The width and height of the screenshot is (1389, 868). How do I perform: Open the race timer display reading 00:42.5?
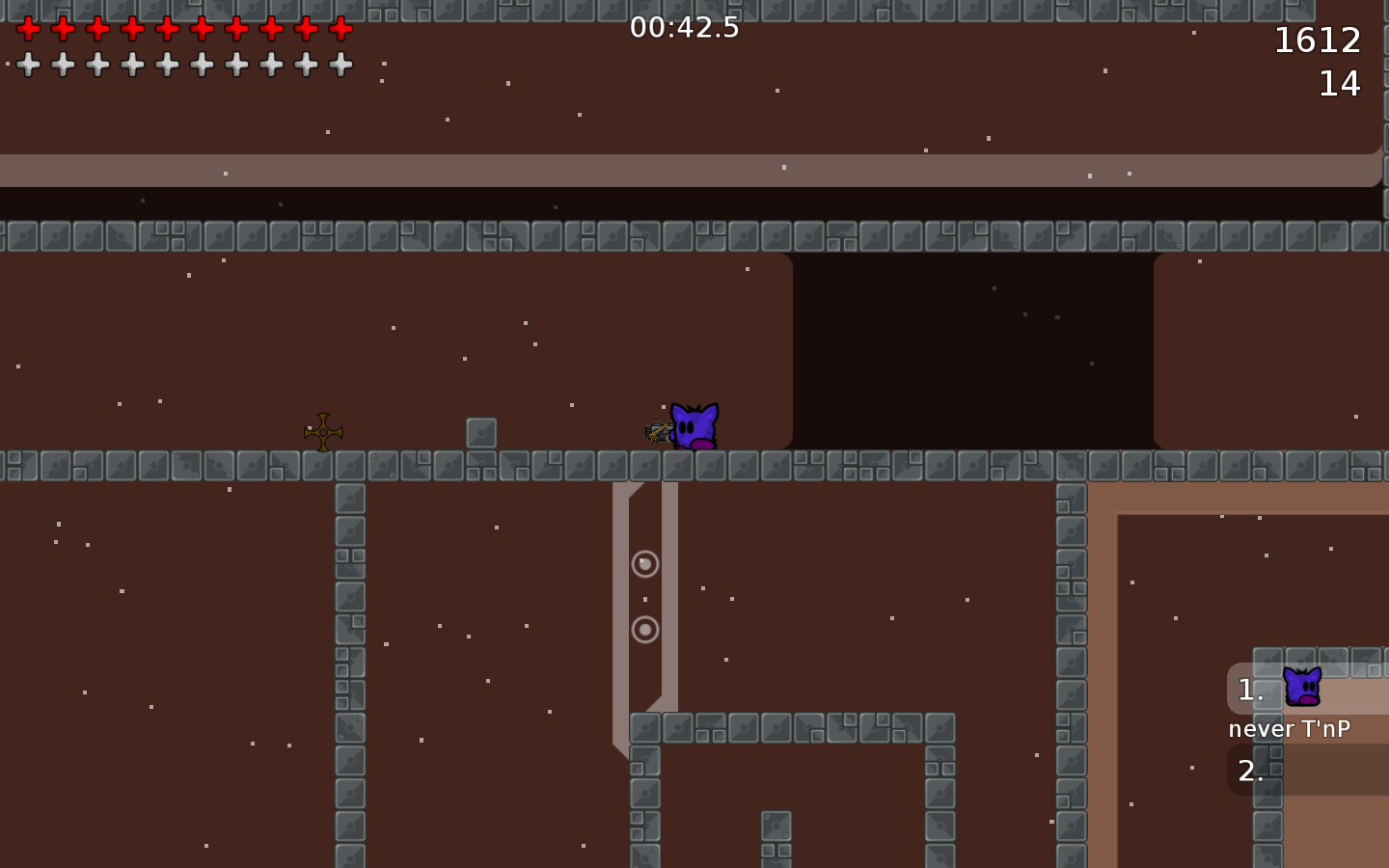click(x=684, y=29)
